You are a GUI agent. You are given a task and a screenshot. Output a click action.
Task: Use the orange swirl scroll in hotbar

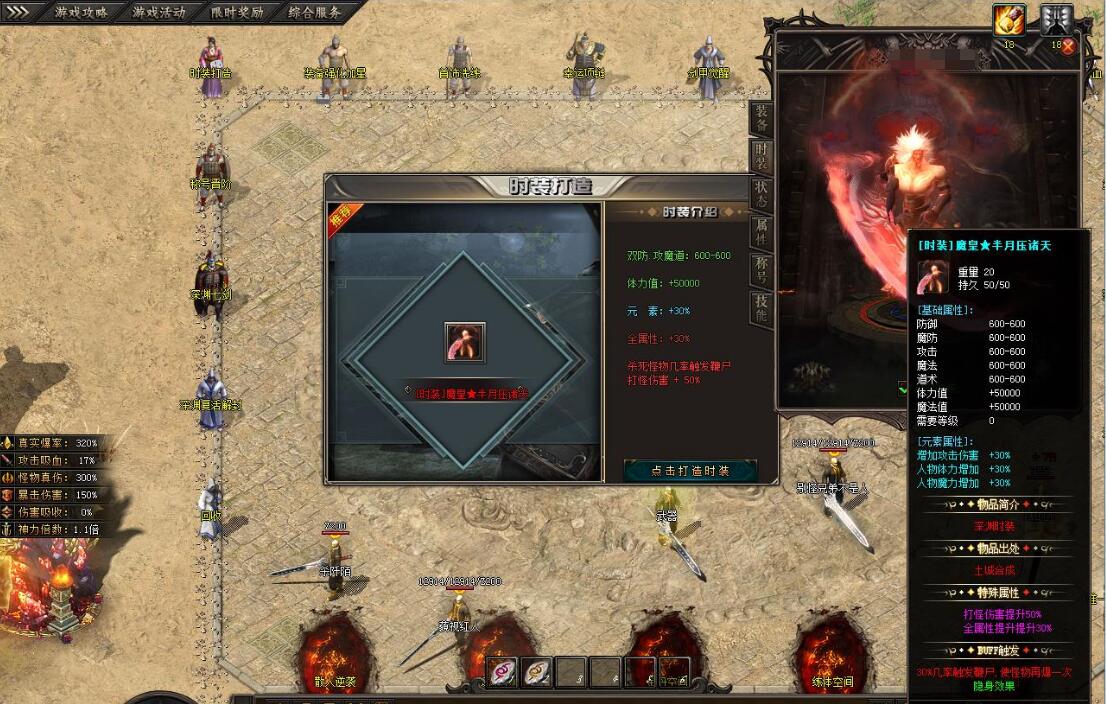tap(538, 672)
